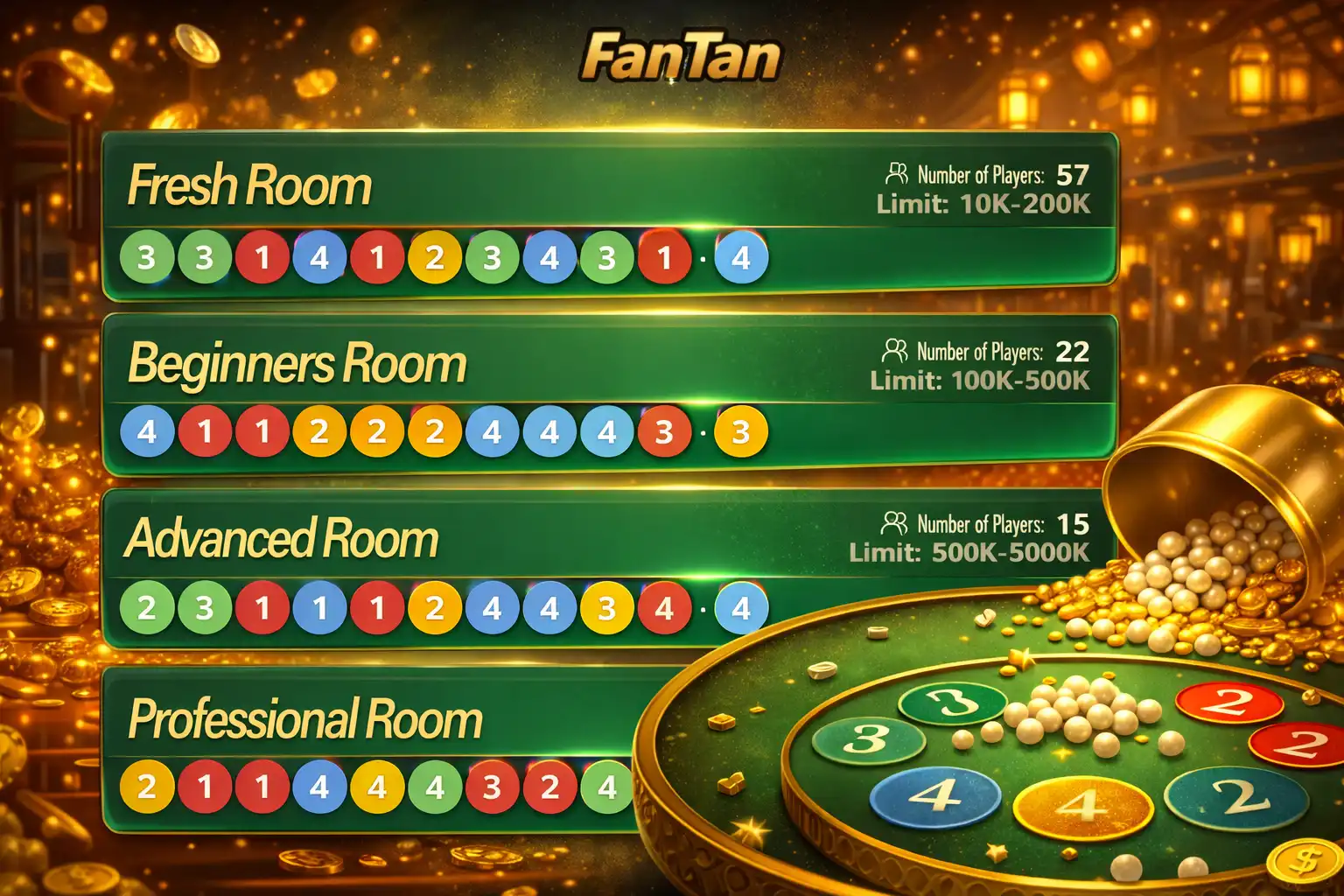
Task: Click the players count icon for Fresh Room
Action: pos(895,173)
